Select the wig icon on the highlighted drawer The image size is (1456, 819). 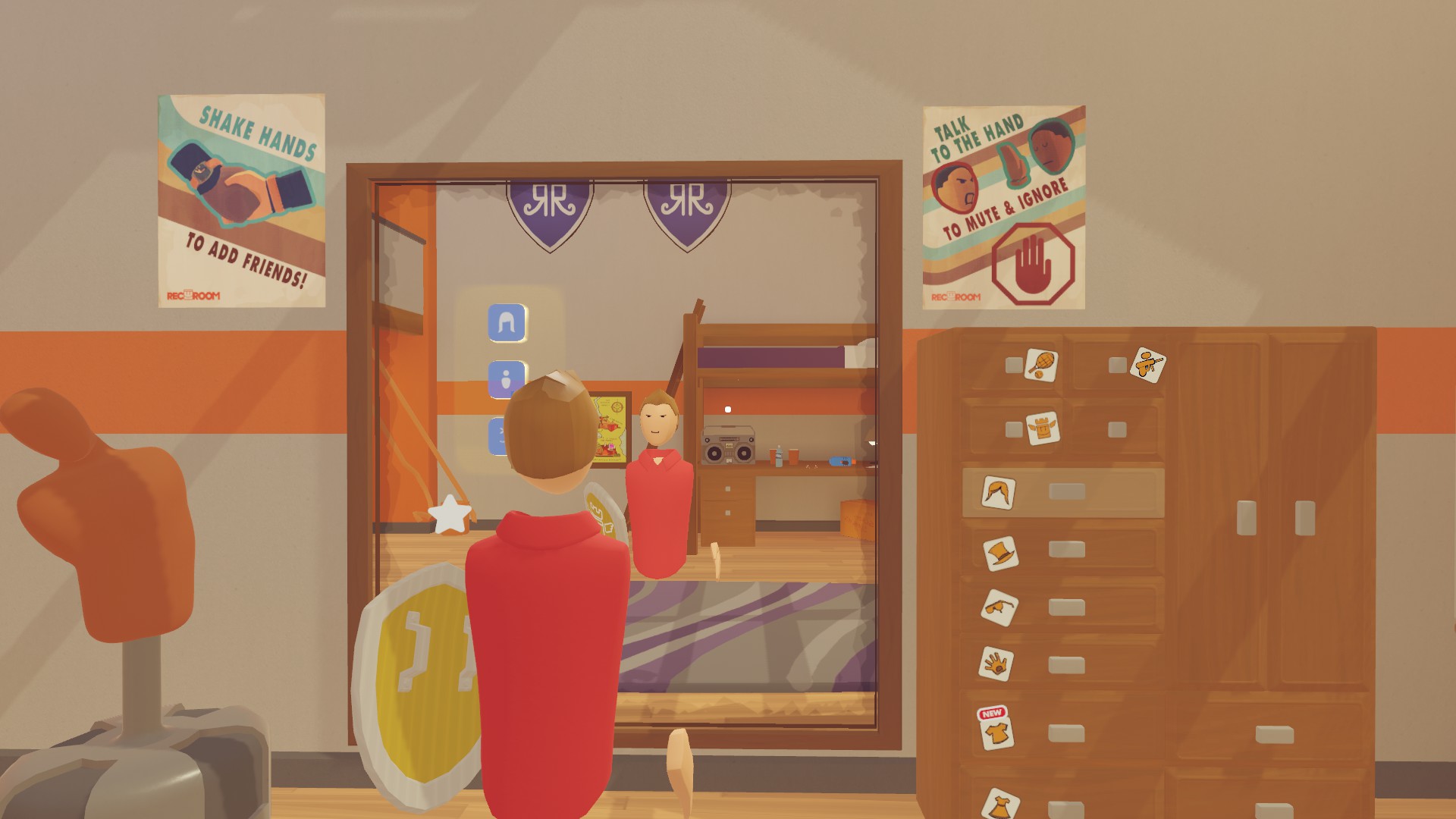(x=997, y=492)
